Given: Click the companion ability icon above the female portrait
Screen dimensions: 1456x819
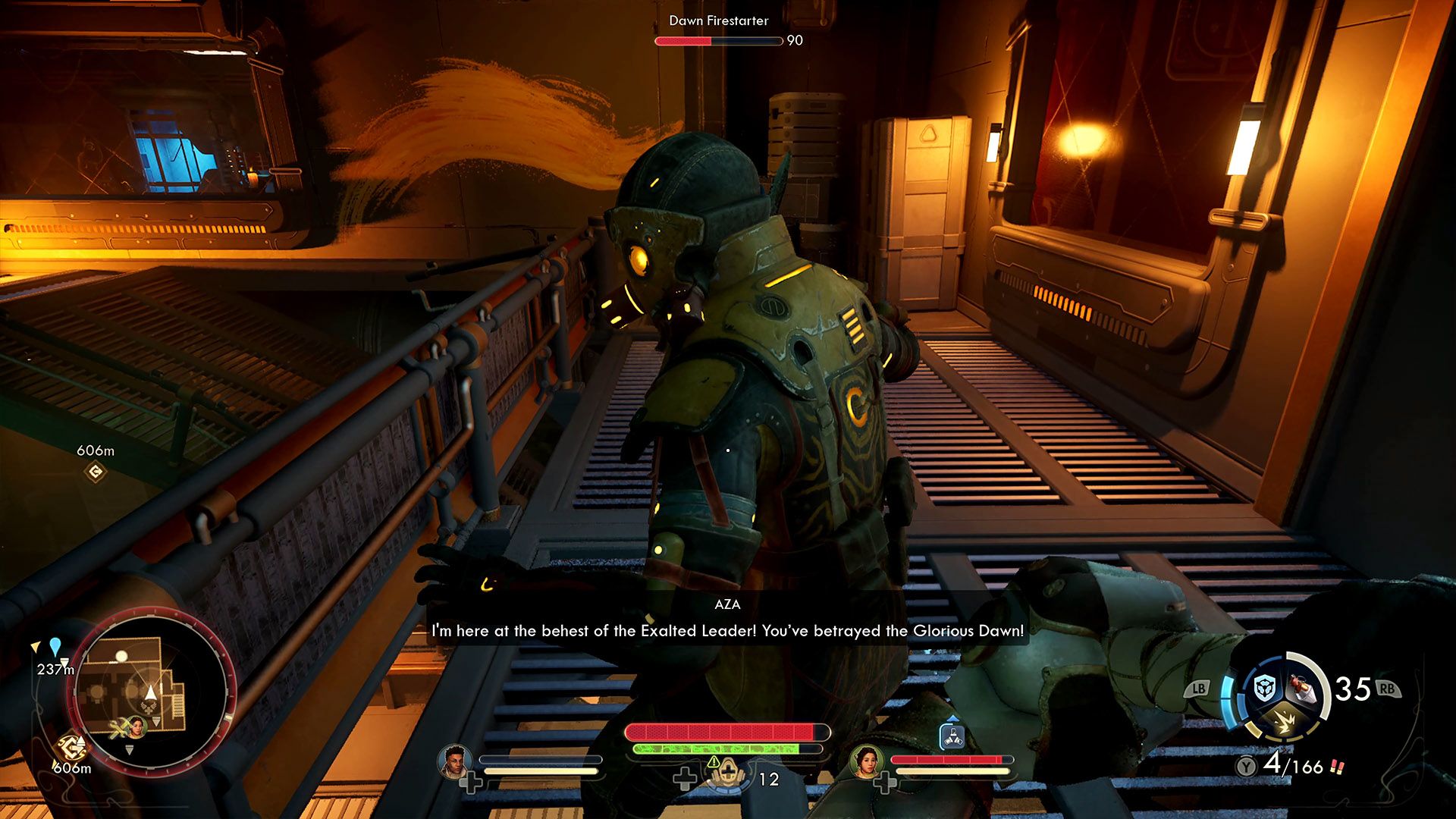Looking at the screenshot, I should click(952, 736).
